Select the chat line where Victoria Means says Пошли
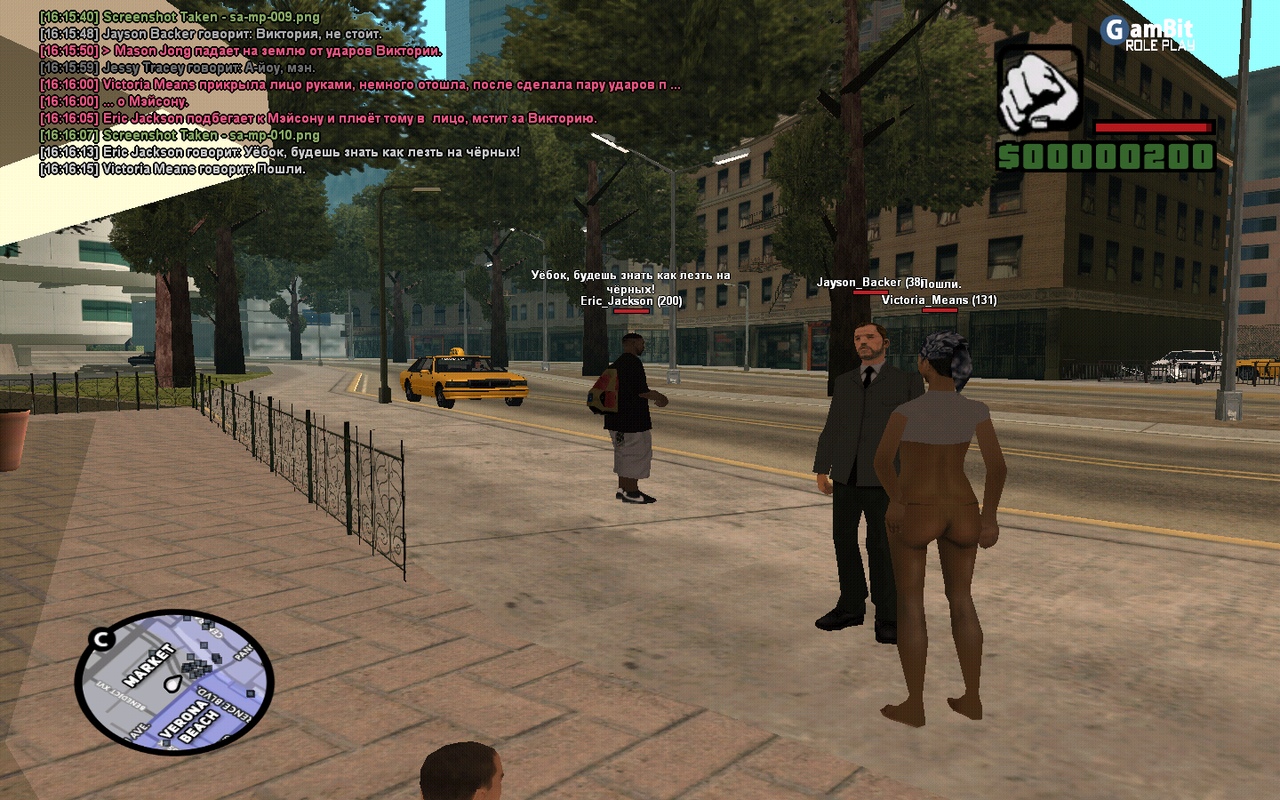The width and height of the screenshot is (1280, 800). 172,169
